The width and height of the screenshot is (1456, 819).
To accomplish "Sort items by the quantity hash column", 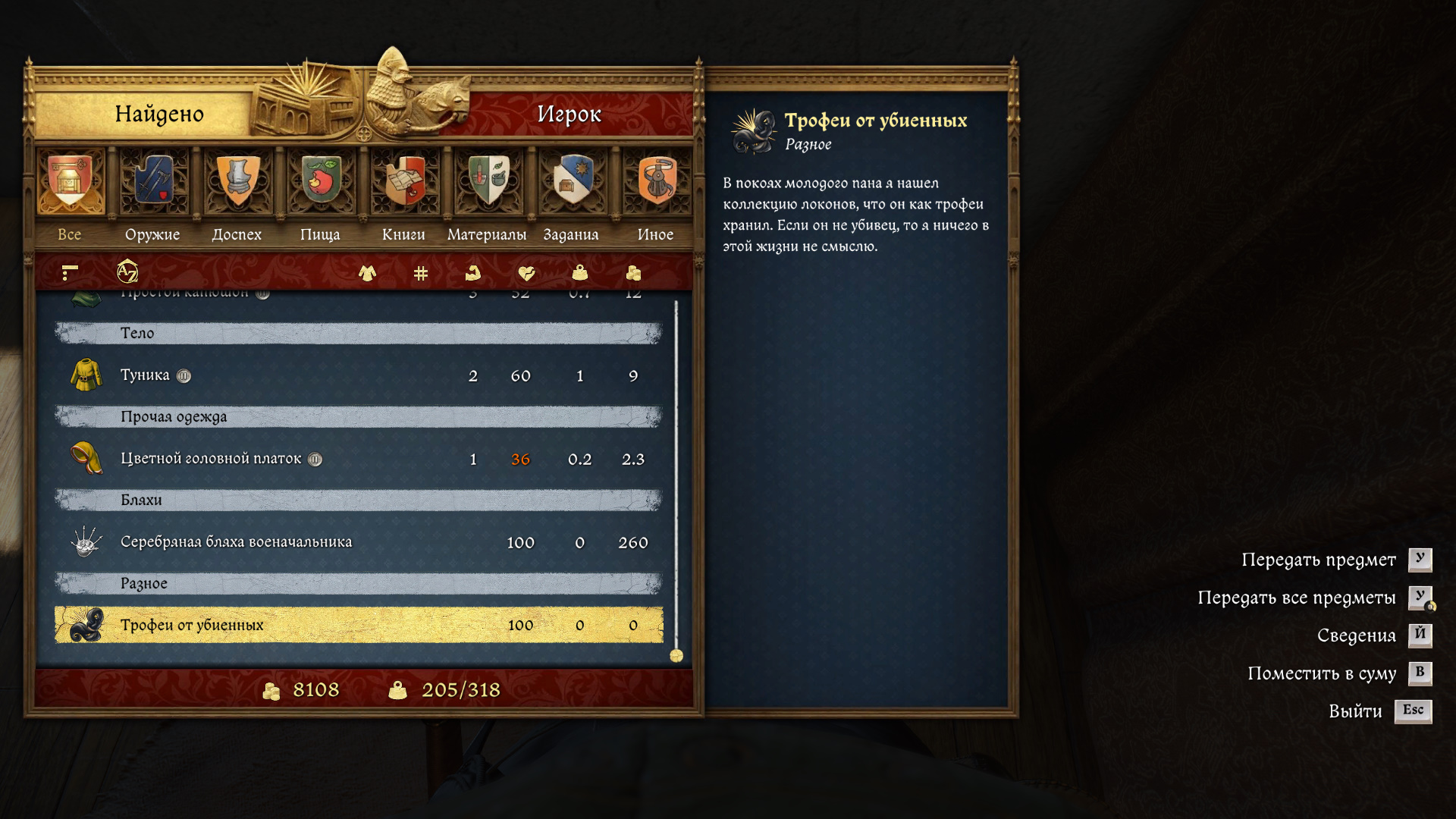I will pos(421,273).
